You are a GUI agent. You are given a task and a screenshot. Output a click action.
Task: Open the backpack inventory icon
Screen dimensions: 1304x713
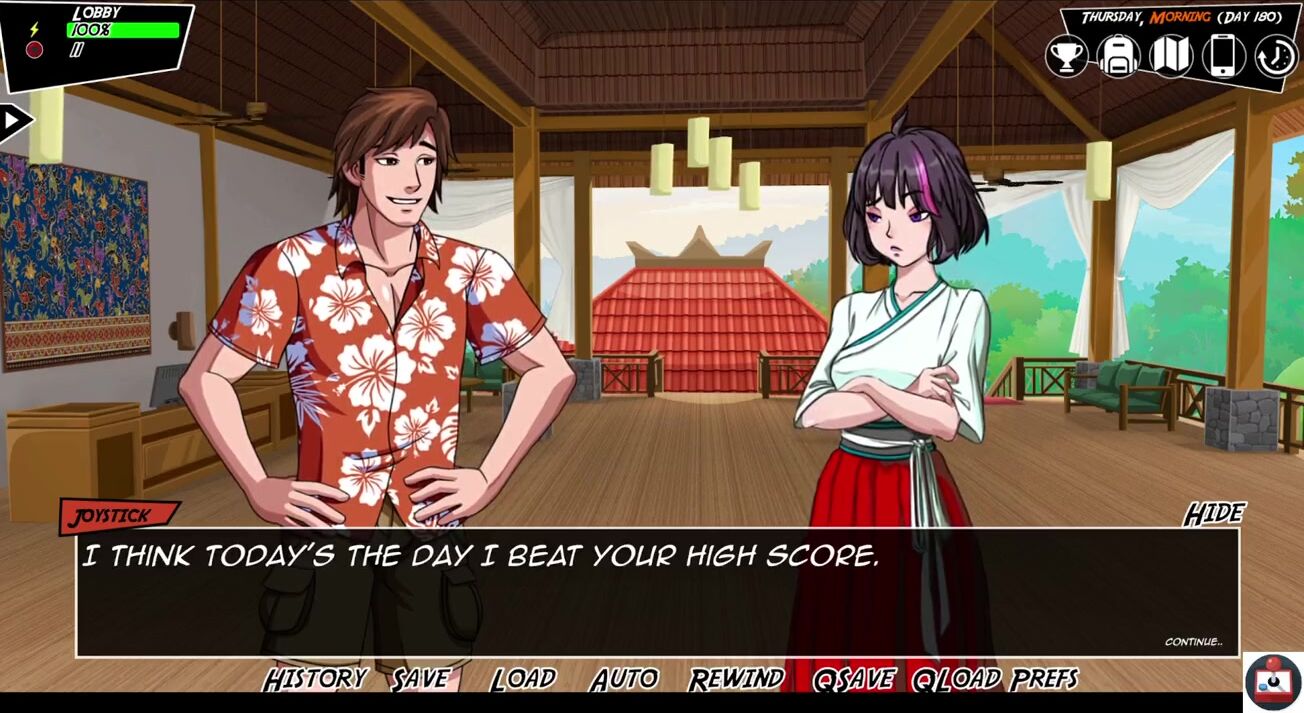point(1118,56)
